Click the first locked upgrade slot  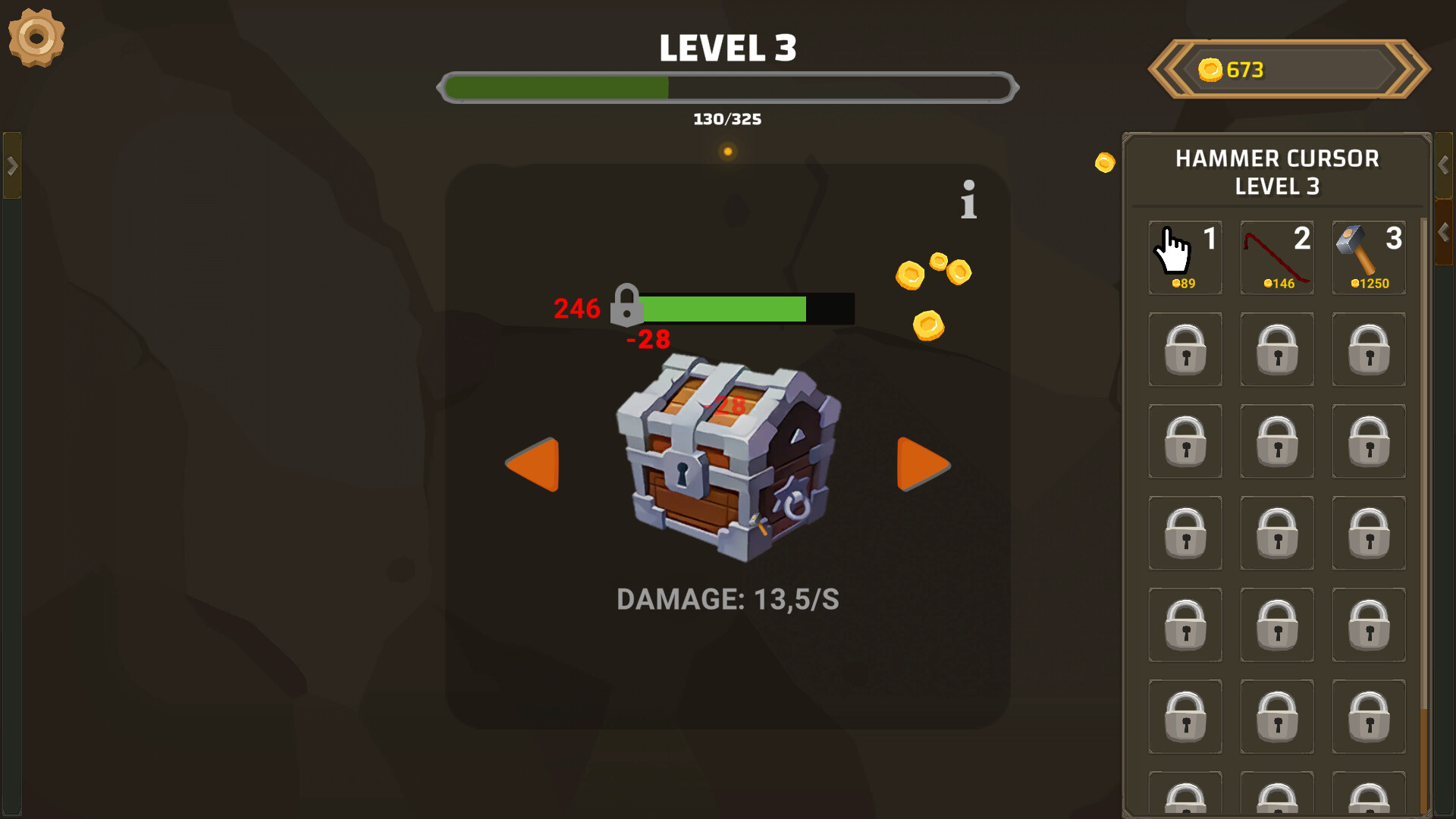1185,349
